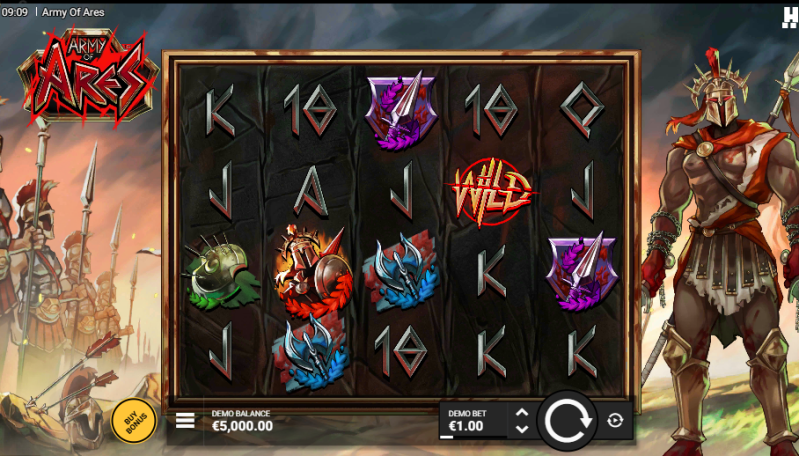
Task: Open the Buy Bonus feature
Action: 133,420
